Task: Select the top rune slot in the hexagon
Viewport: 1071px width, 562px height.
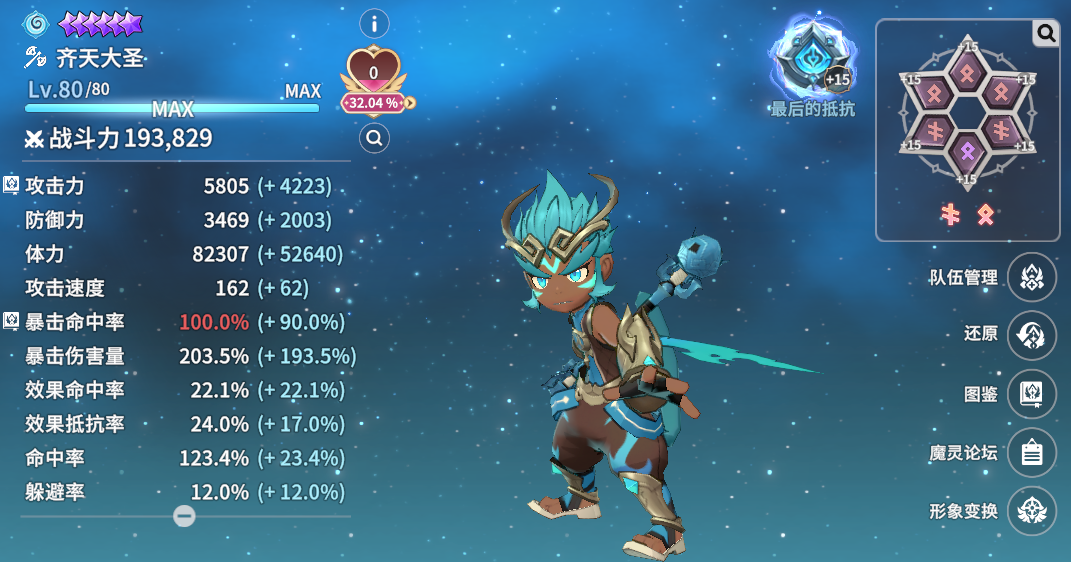Action: click(966, 71)
